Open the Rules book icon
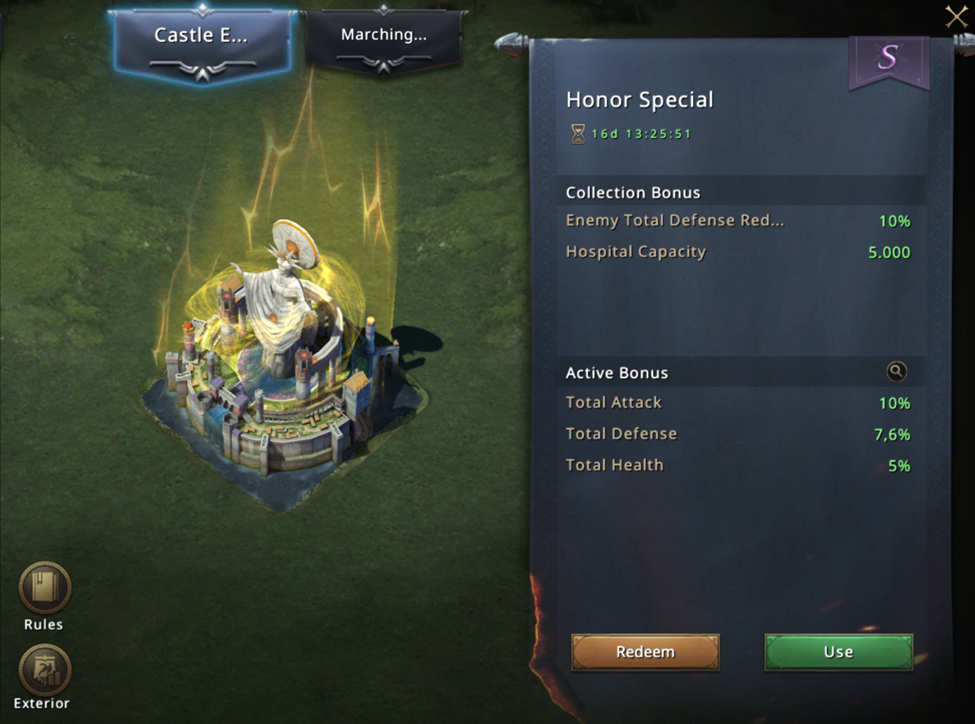 (45, 588)
